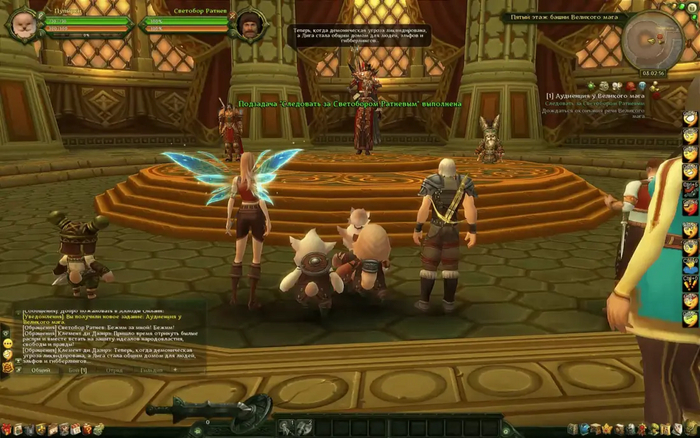The height and width of the screenshot is (438, 700).
Task: Open the rightmost menu icon in the bottom-right bar
Action: pyautogui.click(x=691, y=431)
